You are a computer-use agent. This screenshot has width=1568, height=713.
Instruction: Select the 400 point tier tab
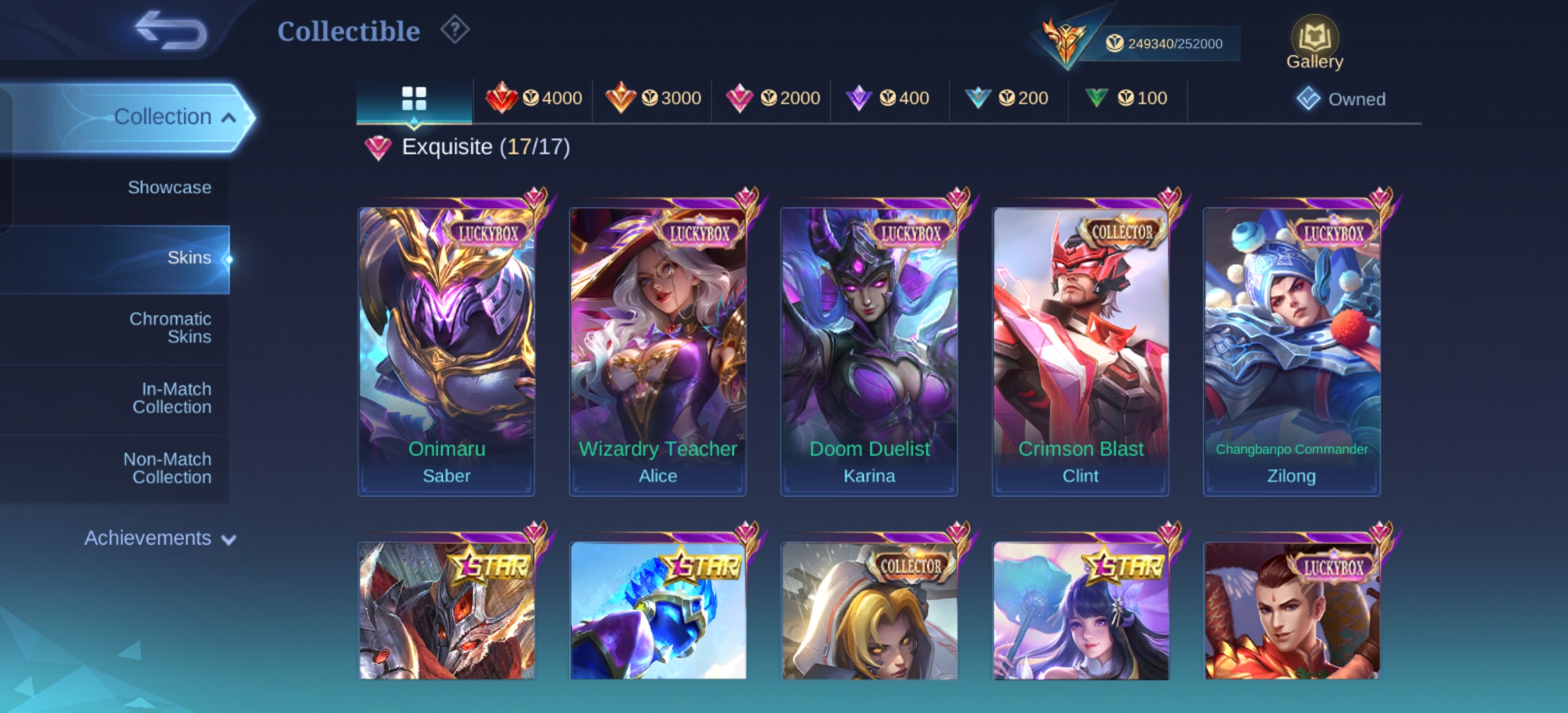point(888,98)
